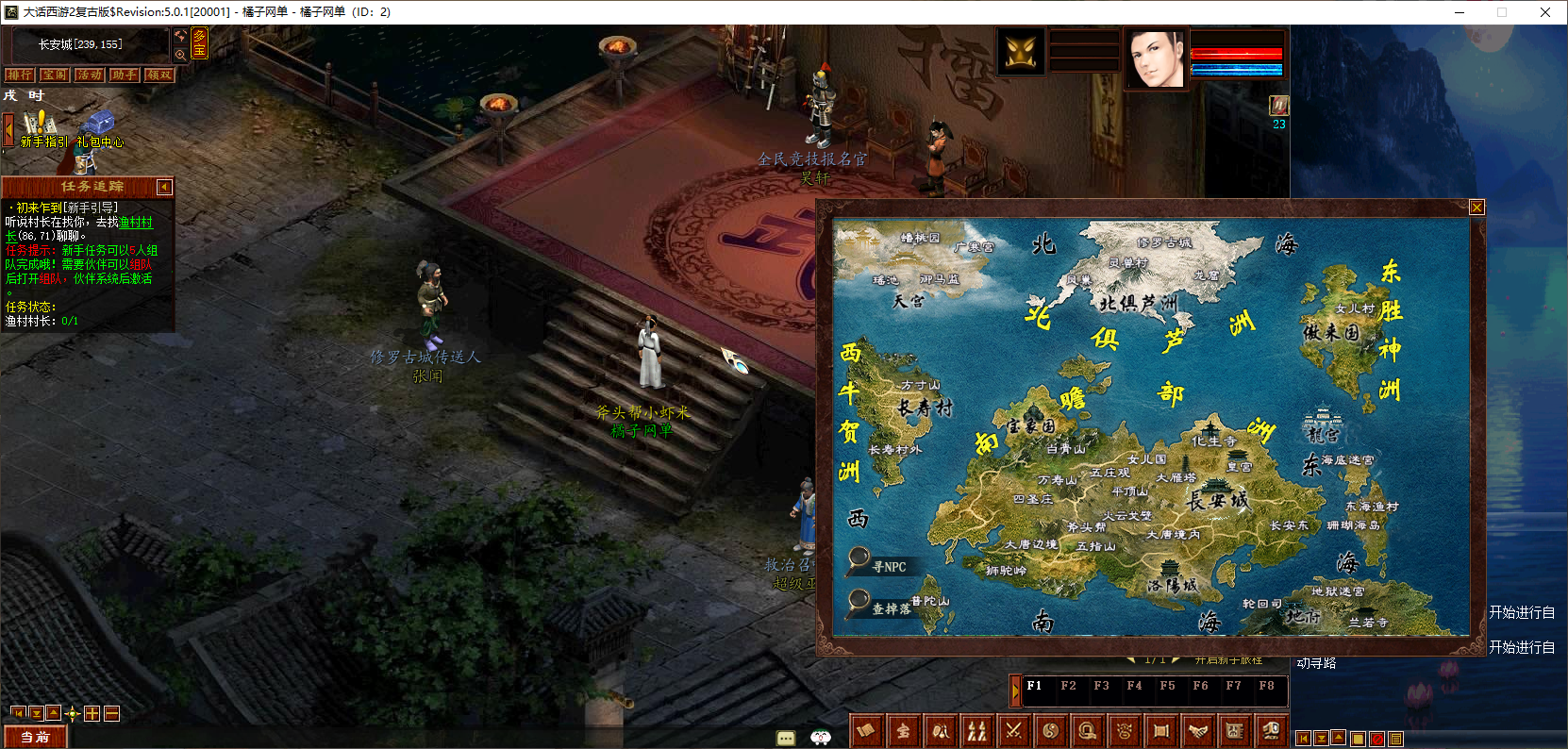Collapse the 任务追踪 quest tracker
This screenshot has width=1568, height=749.
click(164, 187)
